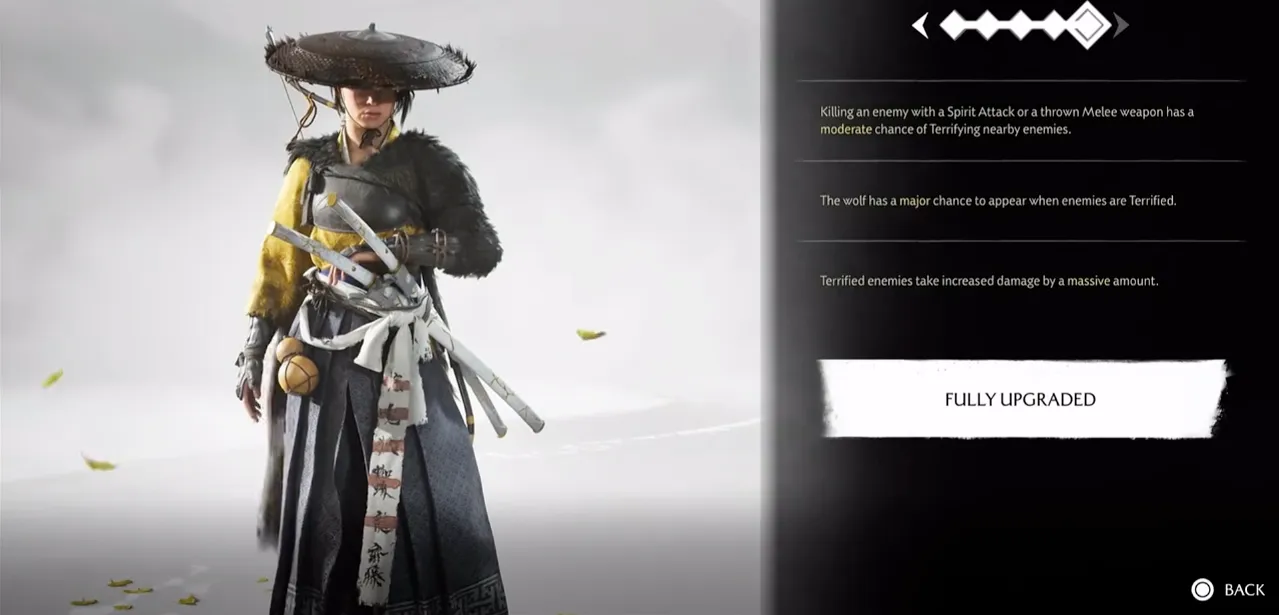This screenshot has width=1279, height=615.
Task: Choose the large highlighted upgrade level diamond
Action: click(x=1088, y=25)
